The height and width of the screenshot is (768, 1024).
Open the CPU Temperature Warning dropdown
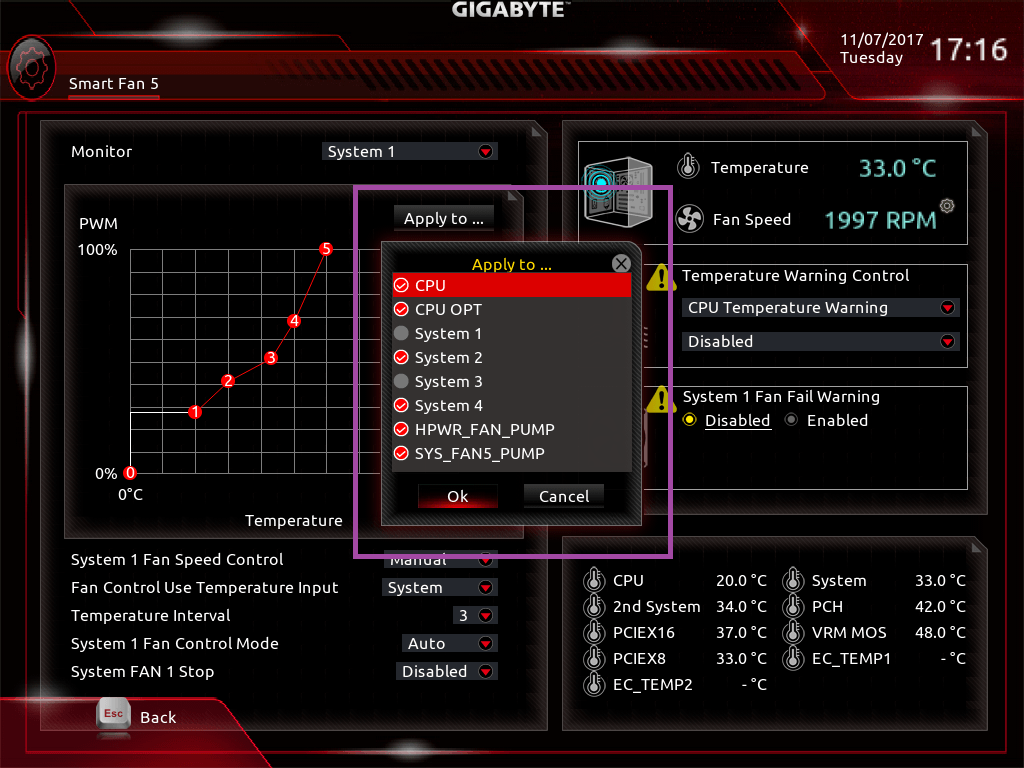coord(820,308)
